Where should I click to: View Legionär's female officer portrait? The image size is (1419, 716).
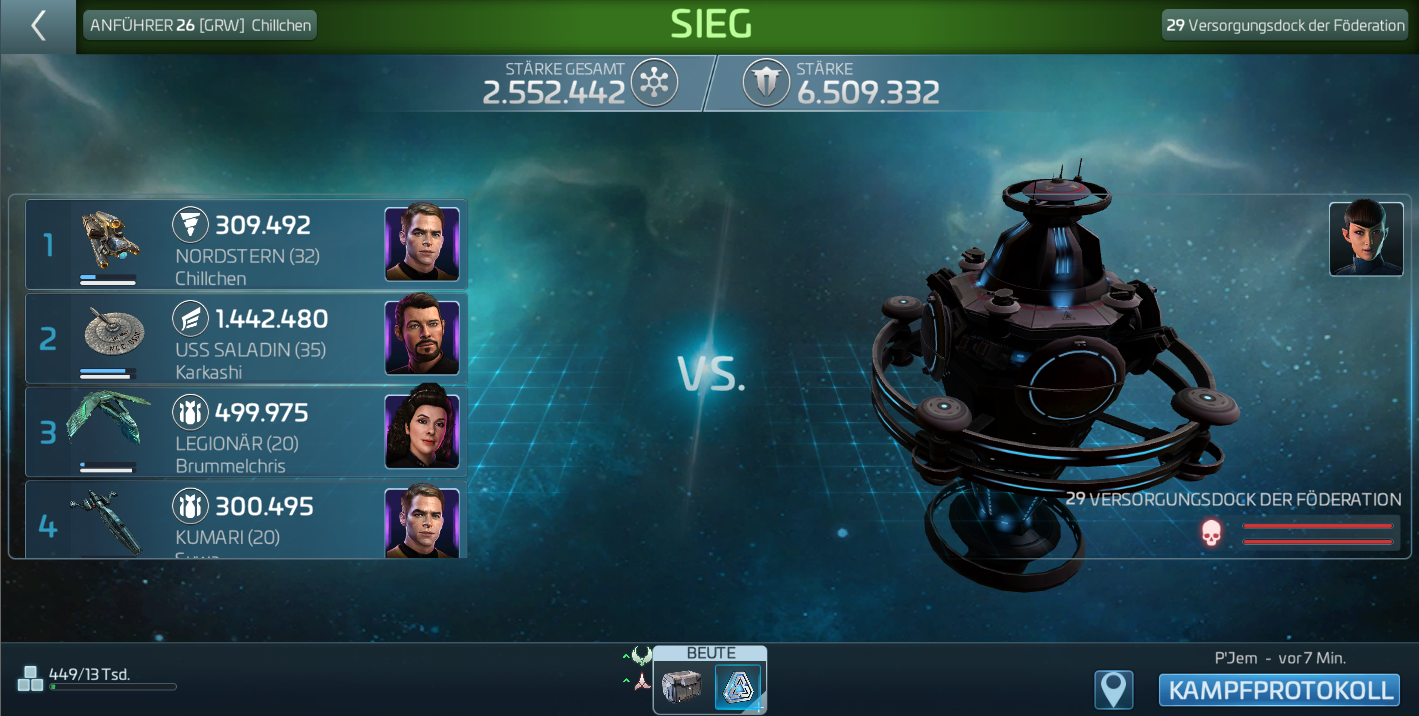coord(422,432)
